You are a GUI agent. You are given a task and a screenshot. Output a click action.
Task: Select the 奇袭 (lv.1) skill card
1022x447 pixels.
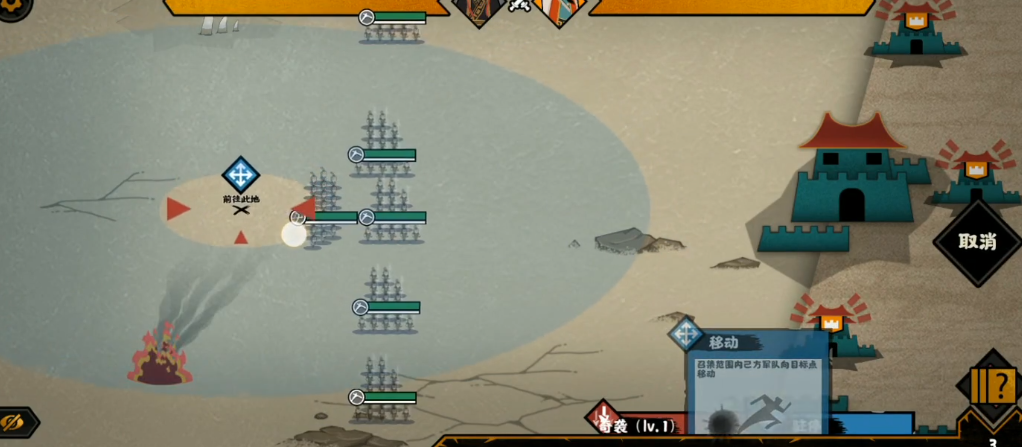(640, 425)
